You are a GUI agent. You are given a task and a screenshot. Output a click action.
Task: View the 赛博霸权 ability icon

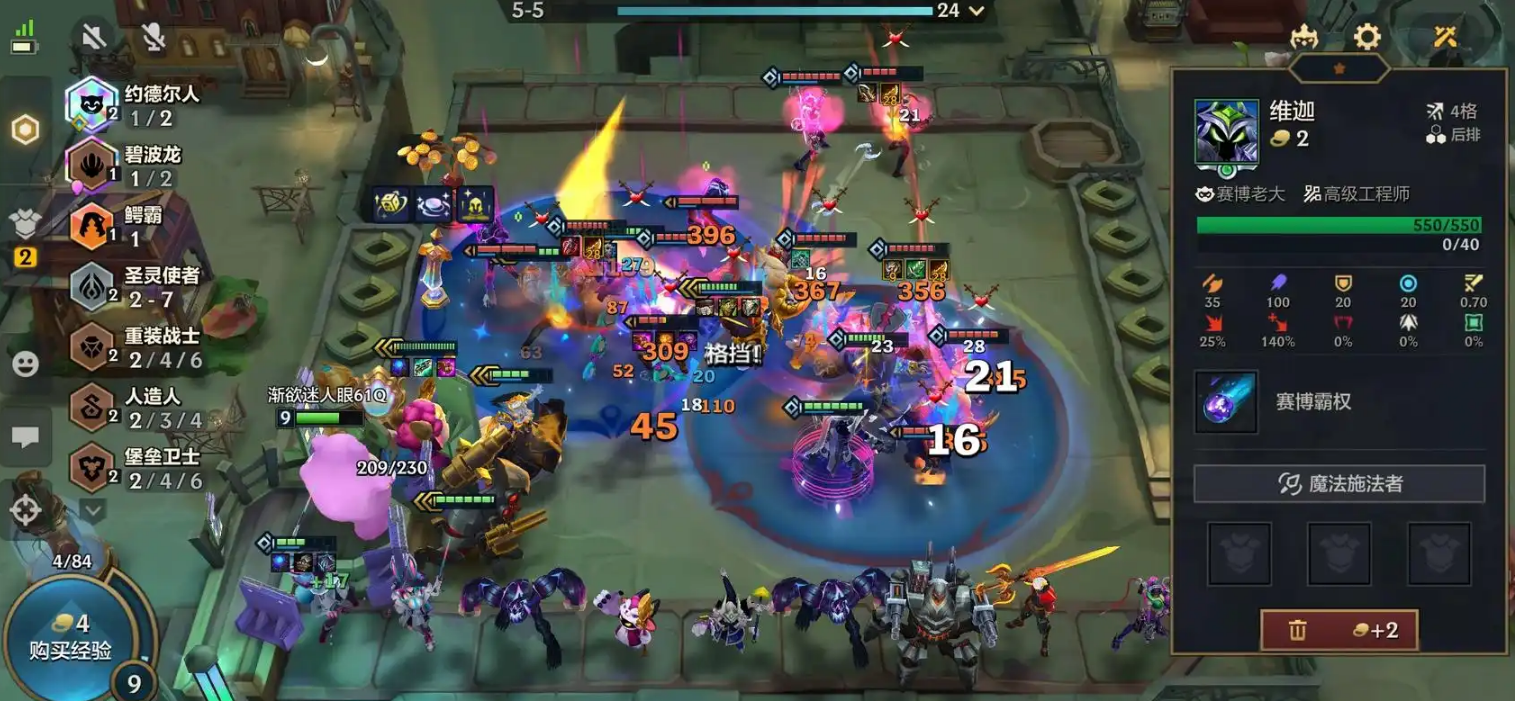[x=1225, y=402]
